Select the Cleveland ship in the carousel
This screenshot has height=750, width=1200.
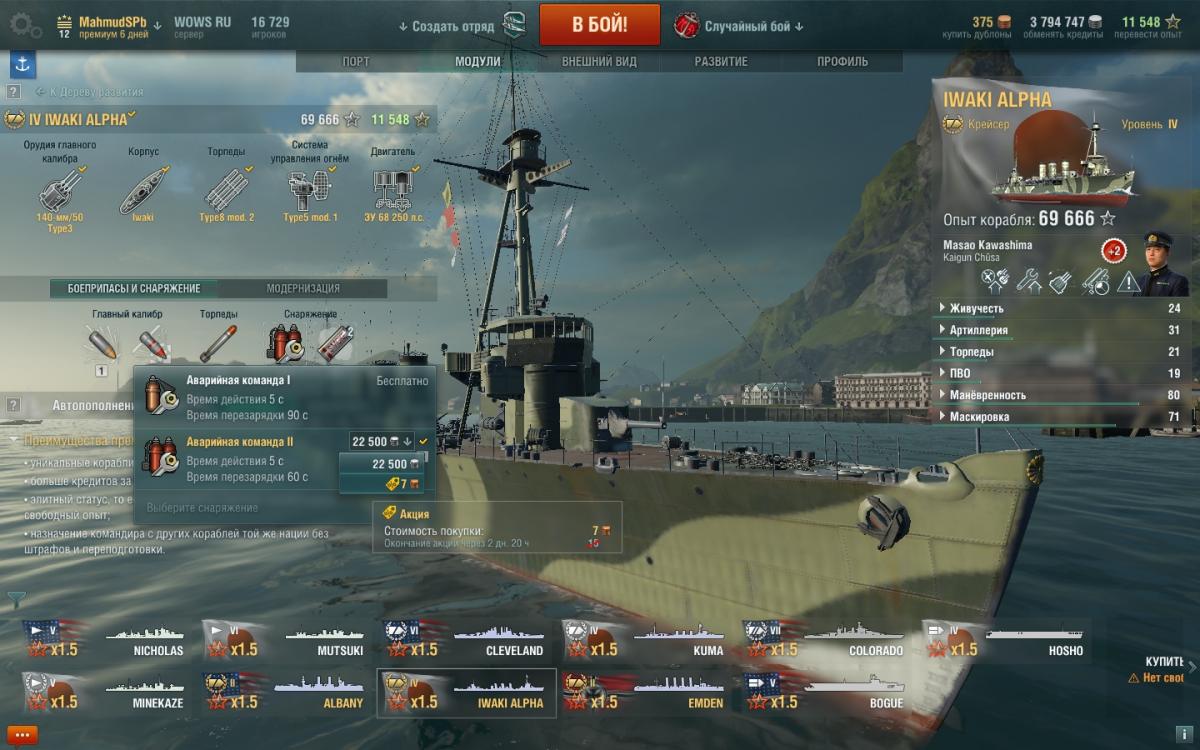pos(464,640)
